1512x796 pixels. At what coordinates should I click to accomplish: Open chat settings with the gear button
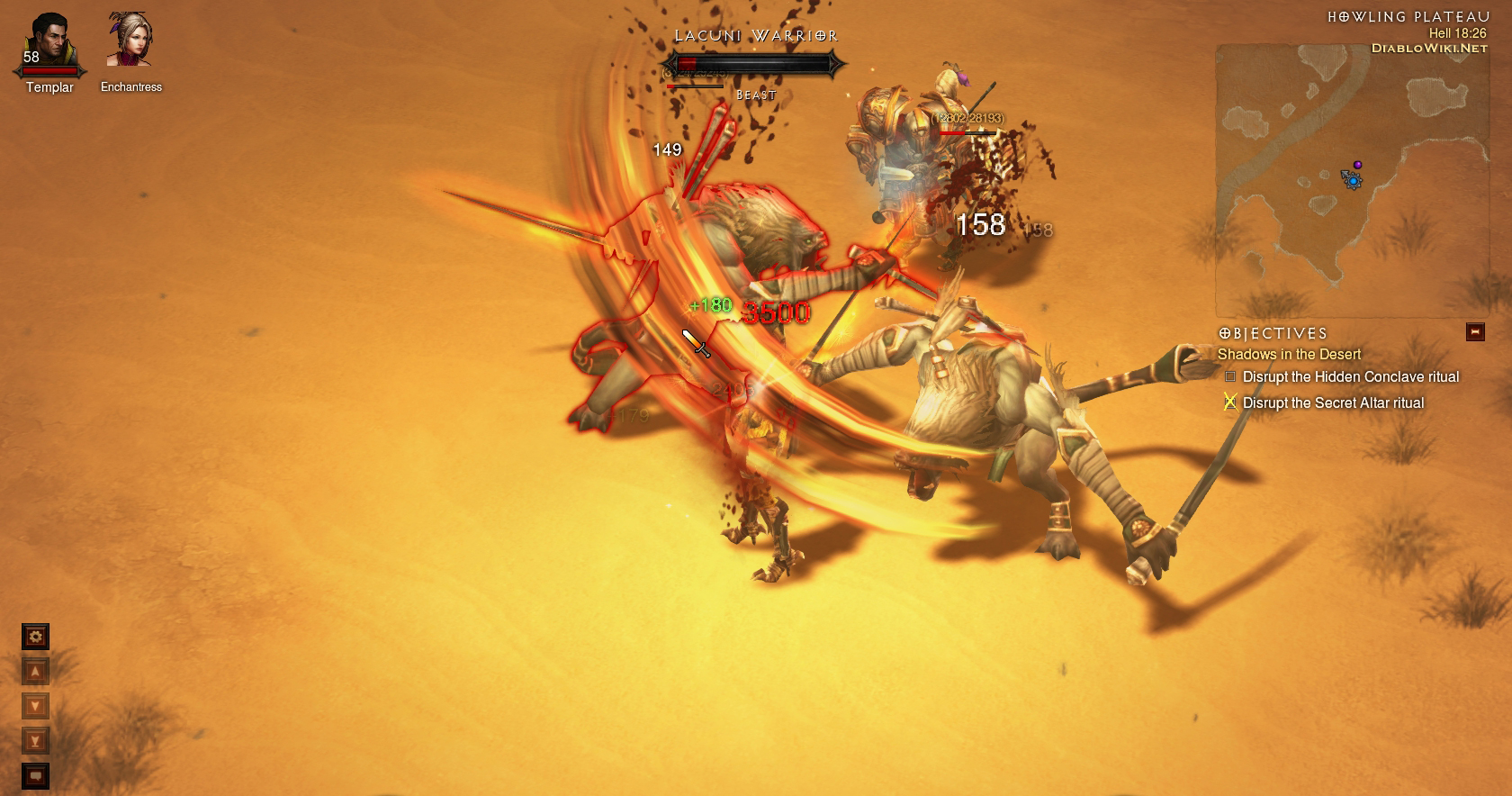(x=35, y=638)
